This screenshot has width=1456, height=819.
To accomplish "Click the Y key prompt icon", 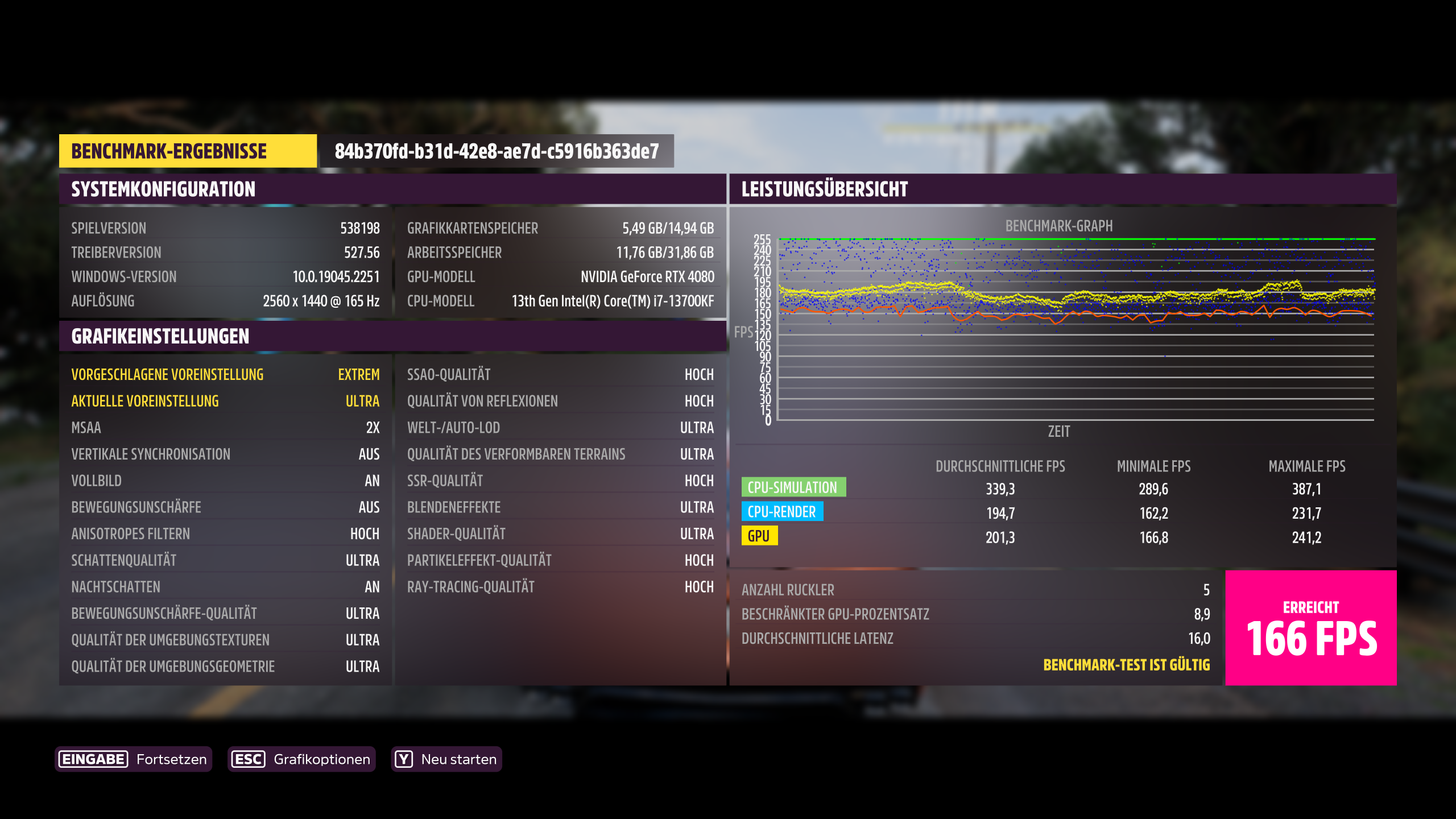I will click(403, 758).
